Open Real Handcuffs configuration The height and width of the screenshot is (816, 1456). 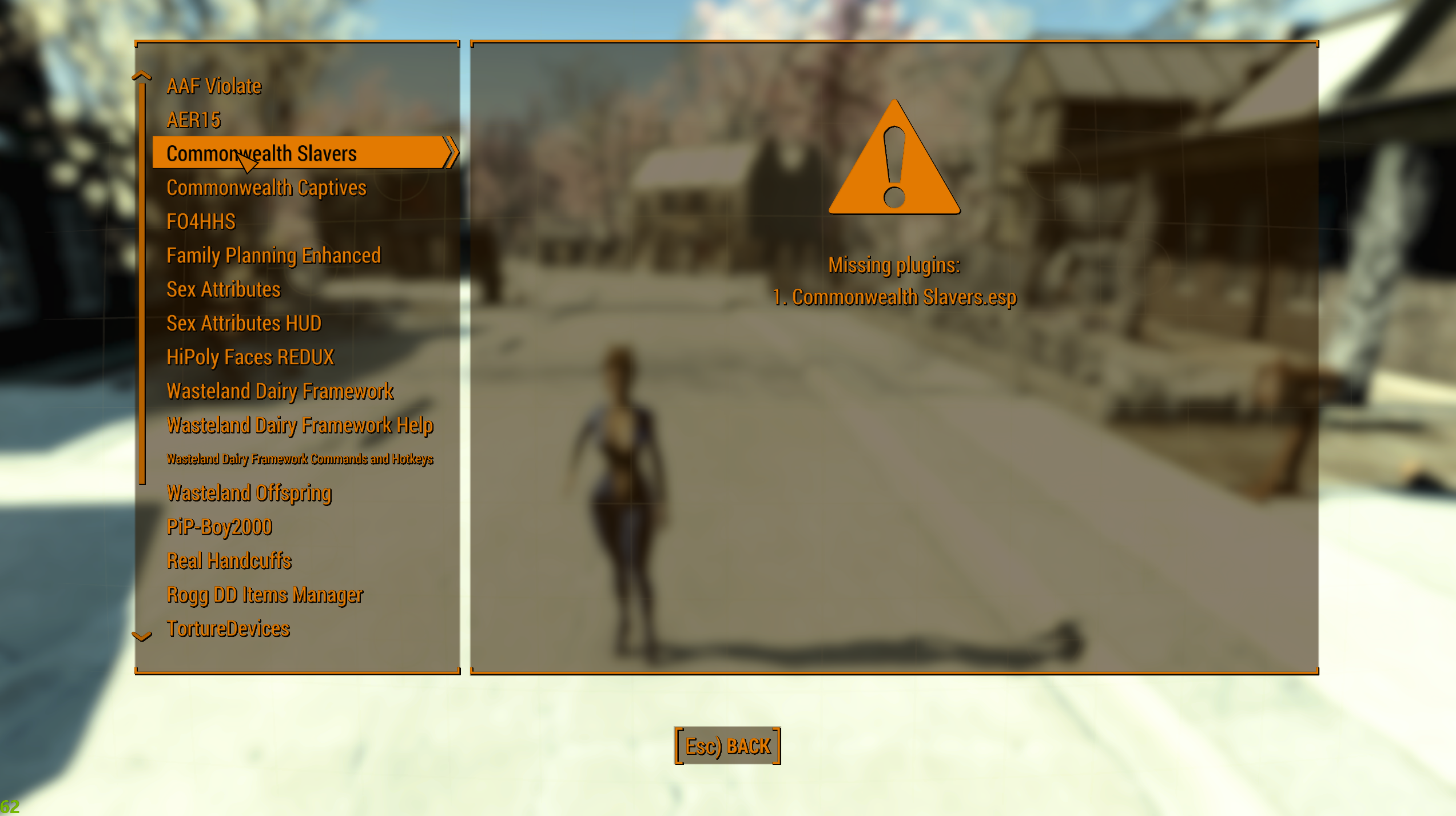(x=229, y=560)
